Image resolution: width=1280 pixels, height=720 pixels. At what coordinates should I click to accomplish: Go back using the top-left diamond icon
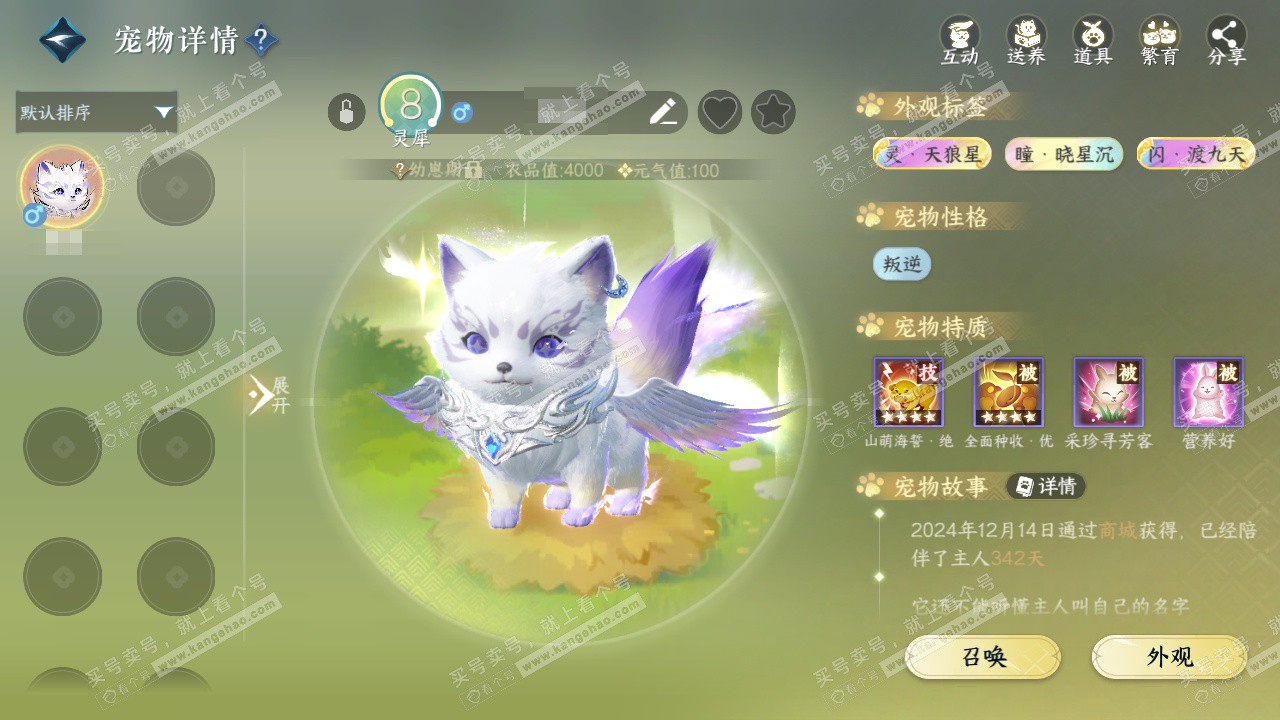[x=62, y=40]
